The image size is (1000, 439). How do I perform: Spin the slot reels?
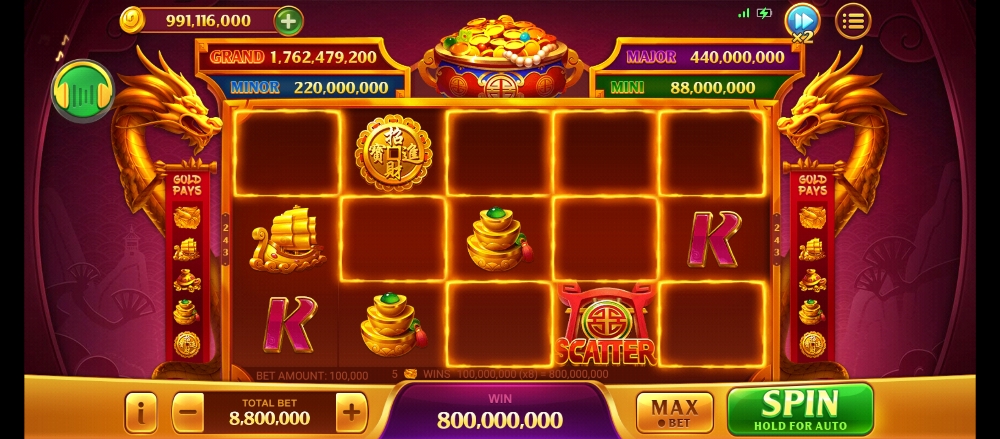click(x=800, y=409)
